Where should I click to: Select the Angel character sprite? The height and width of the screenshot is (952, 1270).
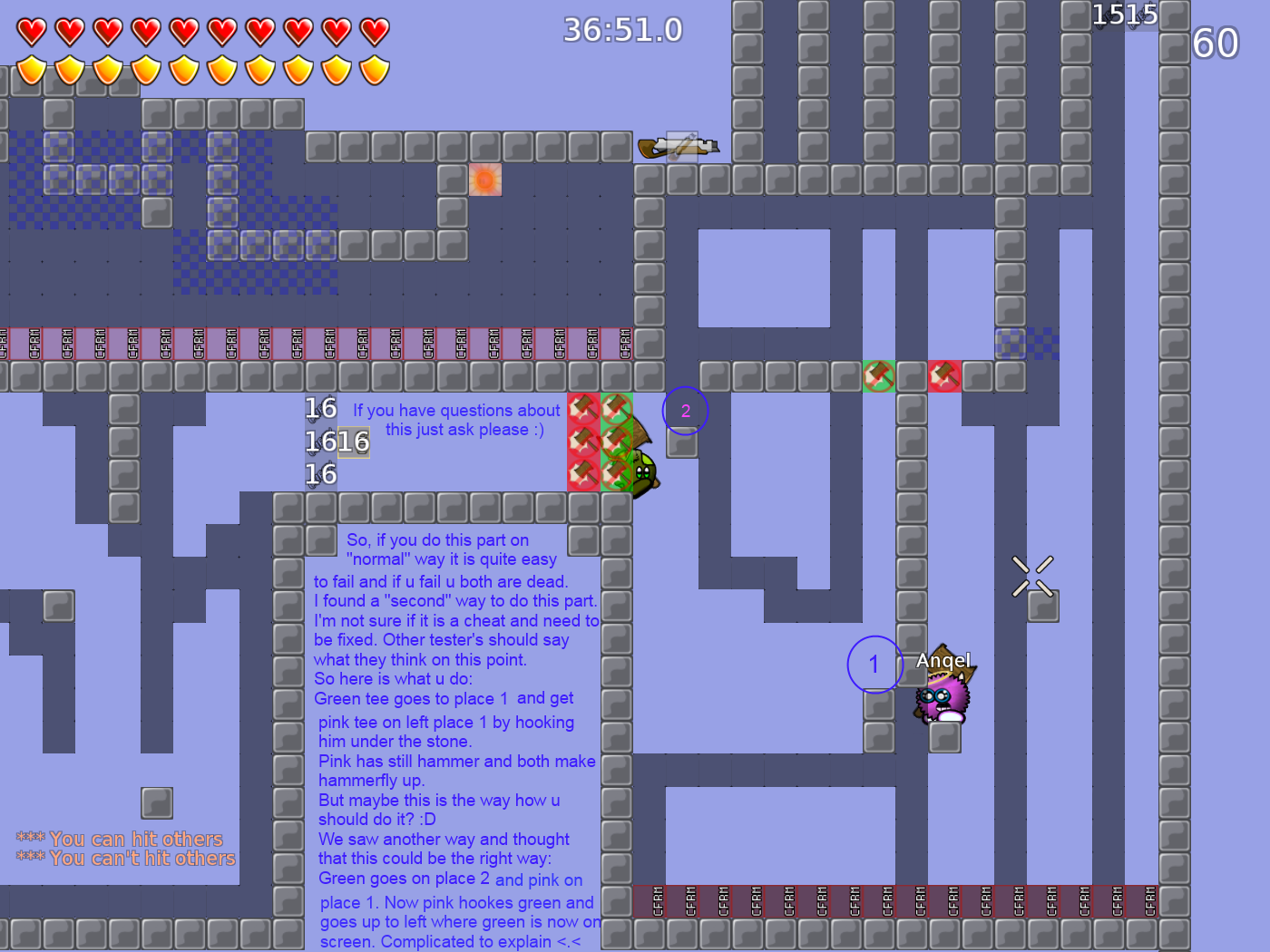pyautogui.click(x=941, y=698)
